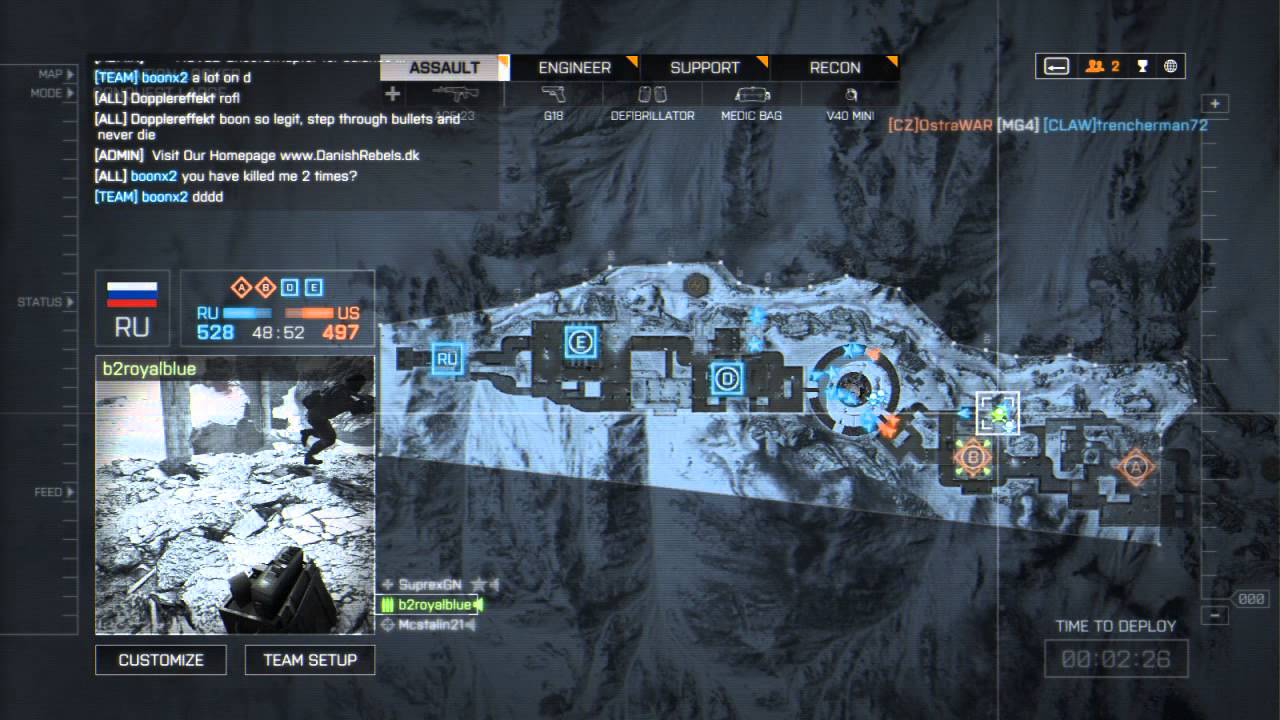Open the Medic Bag gadget slot
This screenshot has width=1280, height=720.
[751, 103]
